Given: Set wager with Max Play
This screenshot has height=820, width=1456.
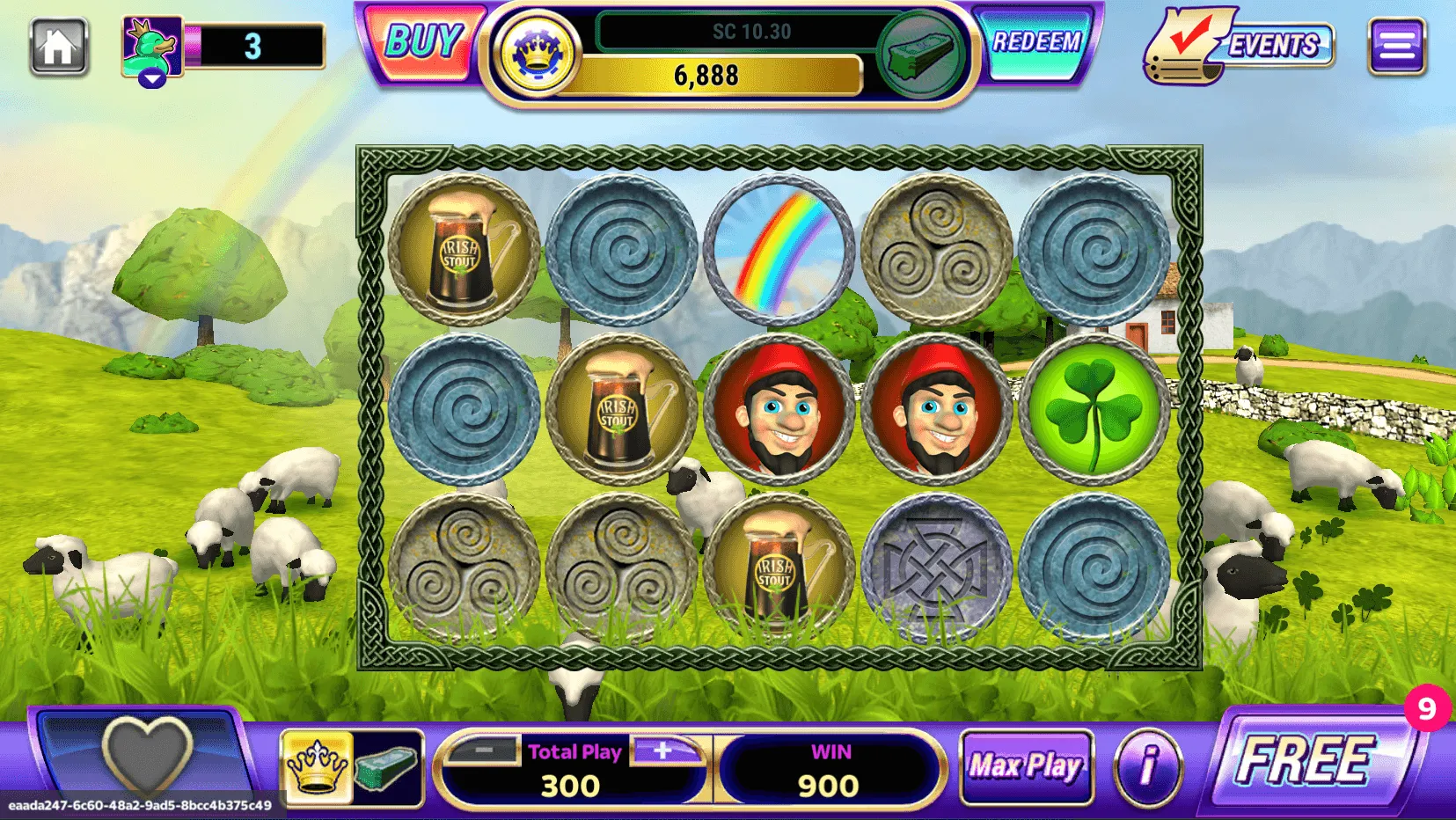Looking at the screenshot, I should click(x=1026, y=765).
